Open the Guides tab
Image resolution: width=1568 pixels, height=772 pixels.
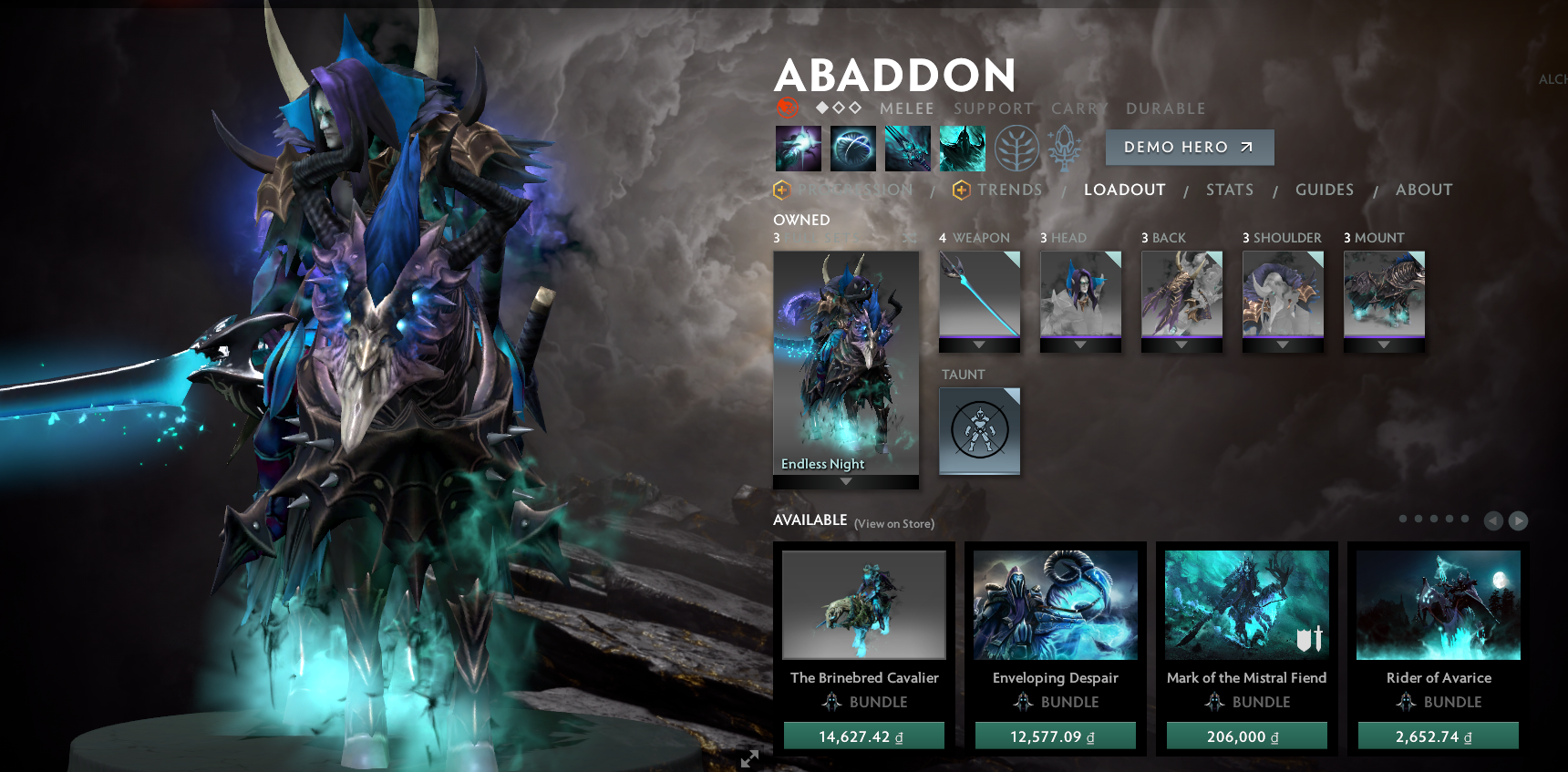(x=1324, y=190)
